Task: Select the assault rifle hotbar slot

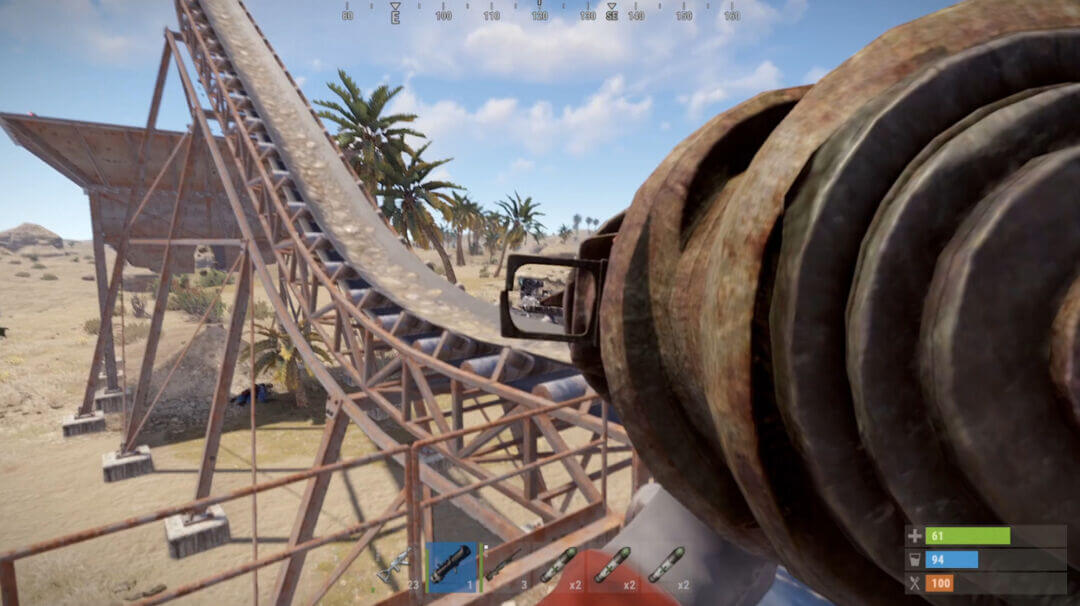Action: [396, 566]
